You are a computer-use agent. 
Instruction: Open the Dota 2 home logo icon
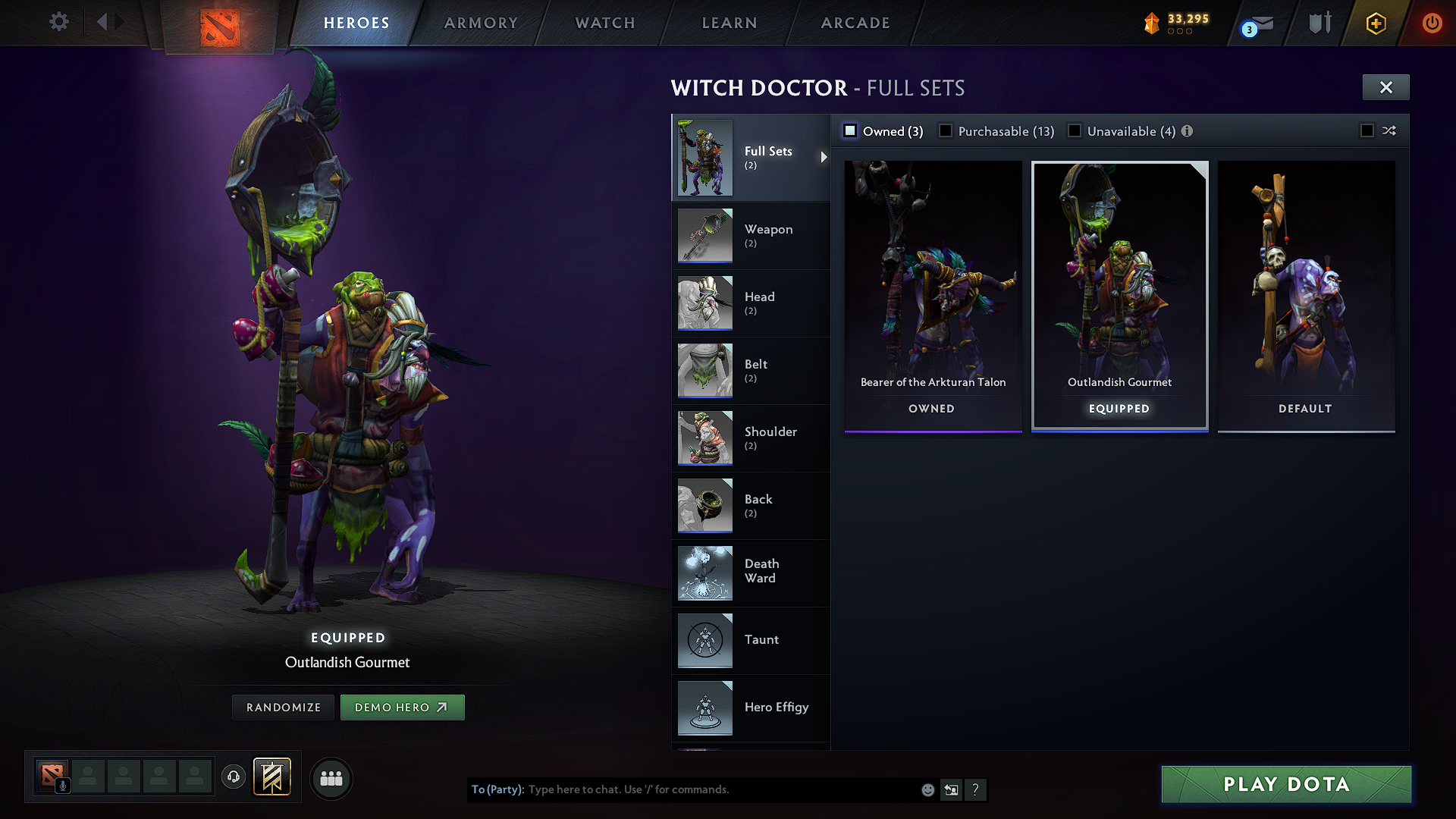coord(220,23)
